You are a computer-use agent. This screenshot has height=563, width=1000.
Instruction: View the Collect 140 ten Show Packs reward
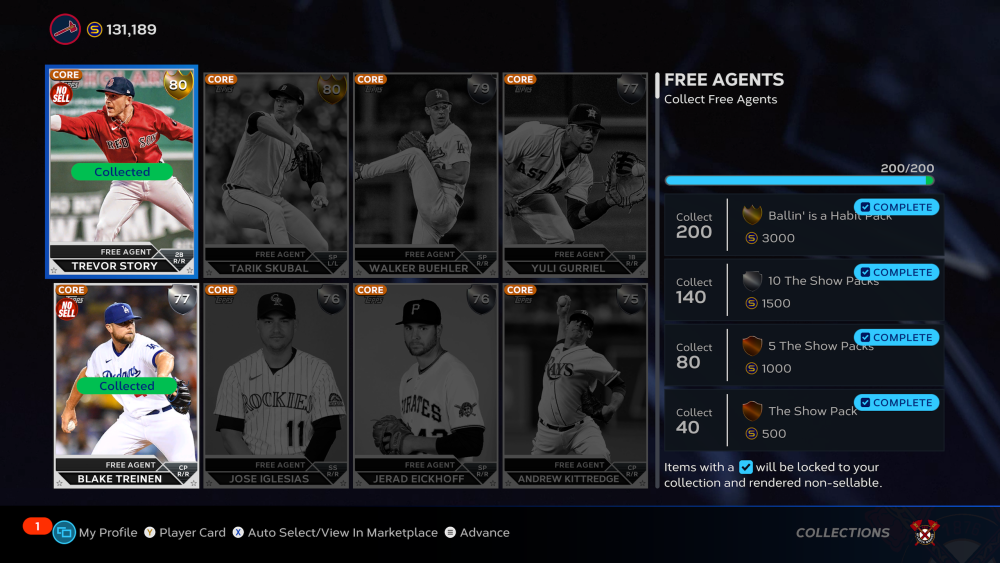click(x=804, y=291)
